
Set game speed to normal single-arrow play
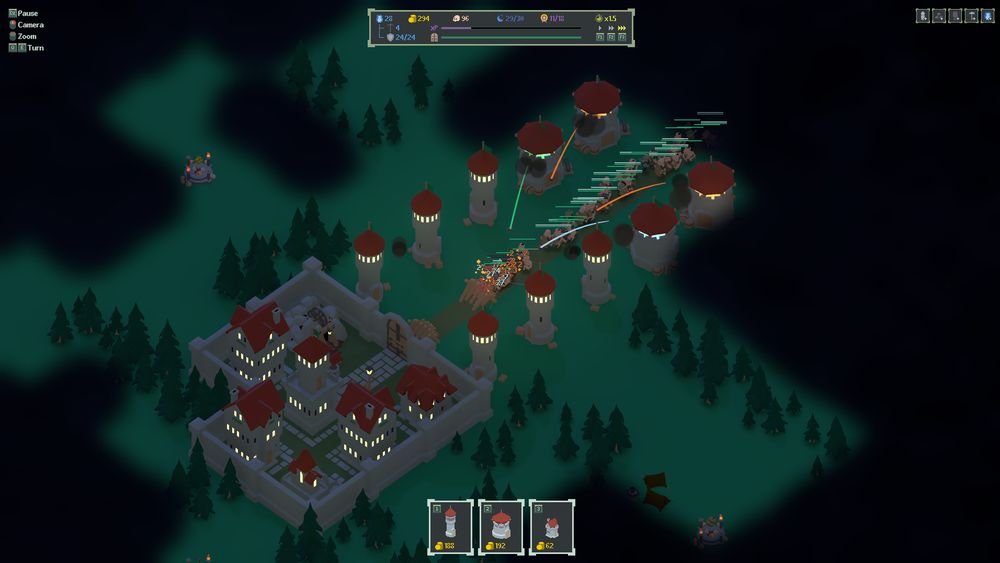[600, 28]
